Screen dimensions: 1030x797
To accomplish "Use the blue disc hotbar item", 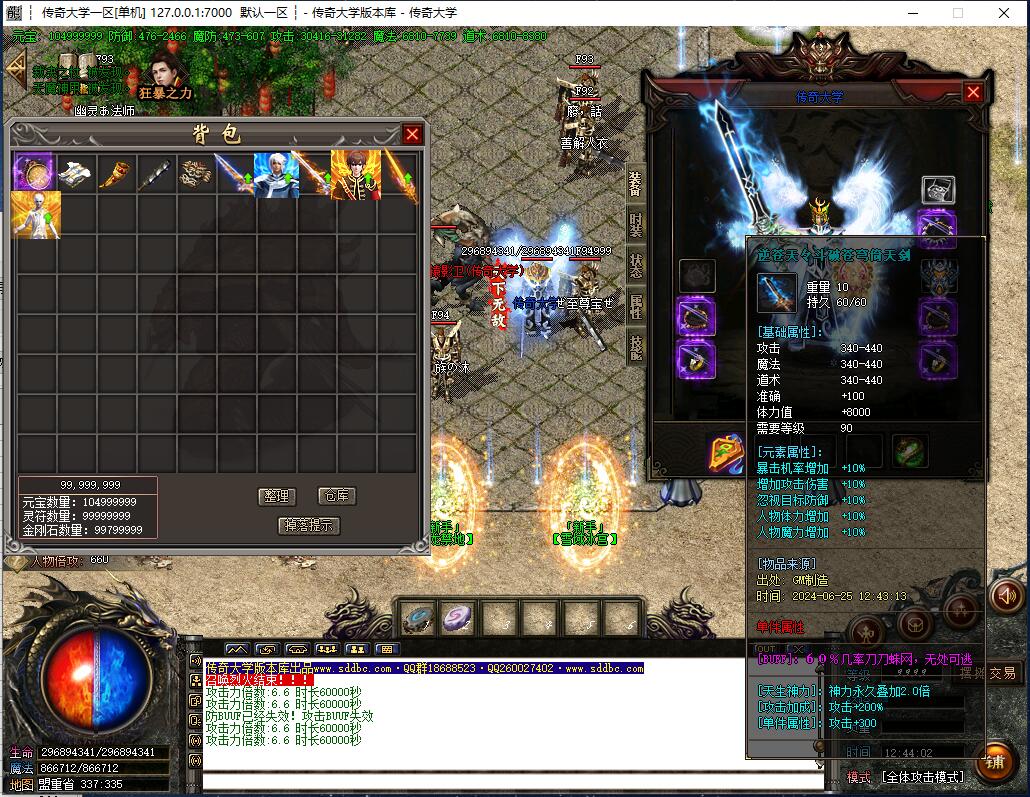I will 418,618.
